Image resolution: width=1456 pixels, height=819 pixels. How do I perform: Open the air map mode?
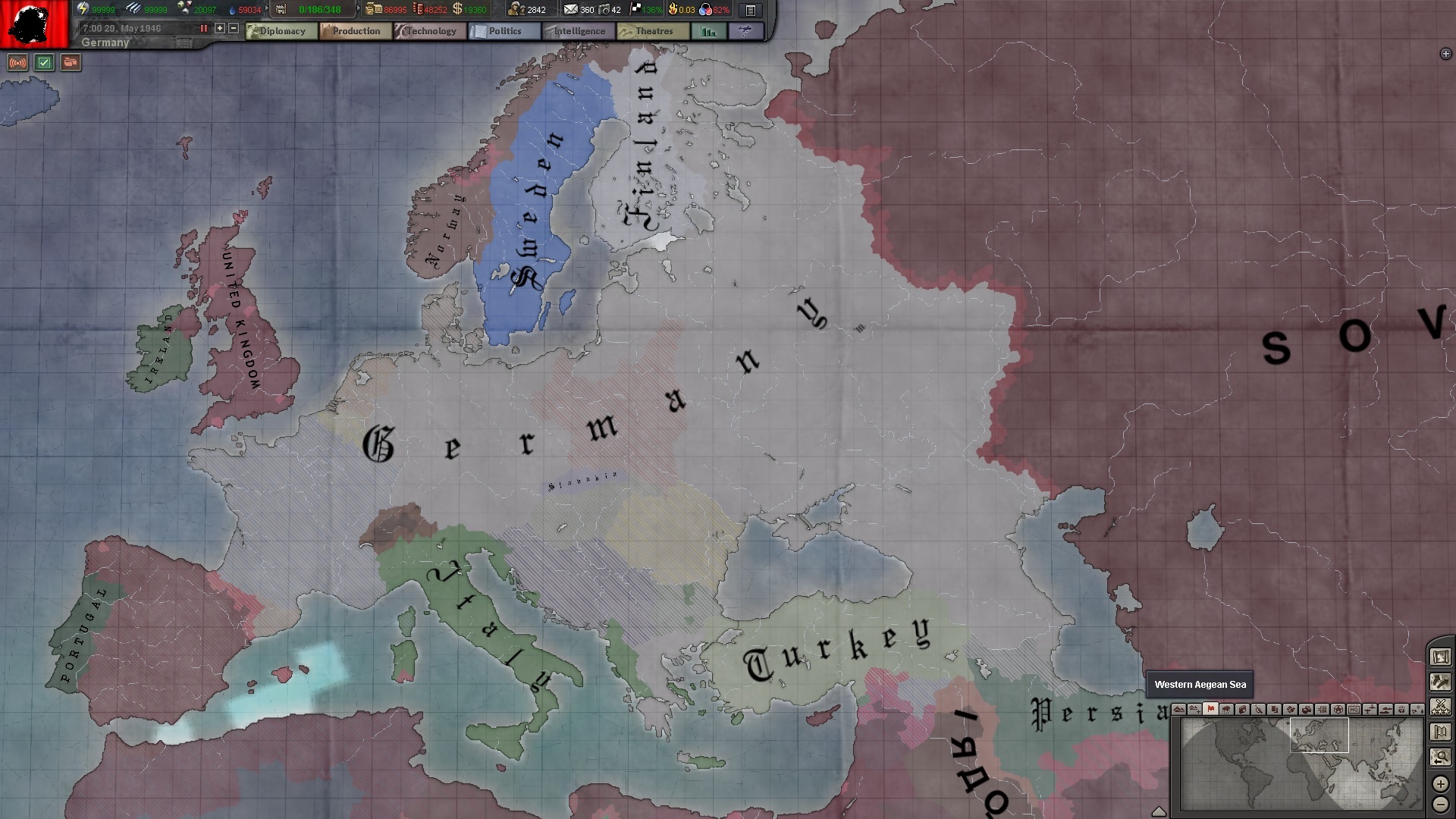pyautogui.click(x=1370, y=711)
